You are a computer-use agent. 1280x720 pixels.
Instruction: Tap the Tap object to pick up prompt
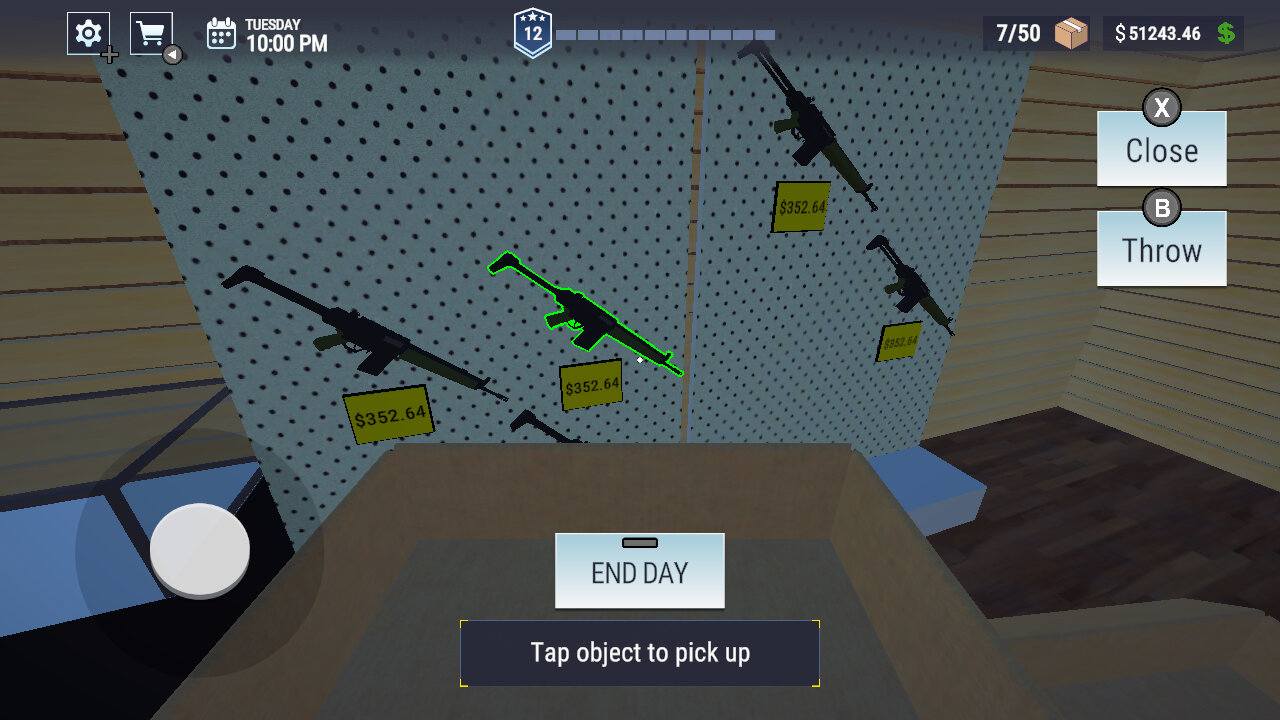[x=640, y=652]
